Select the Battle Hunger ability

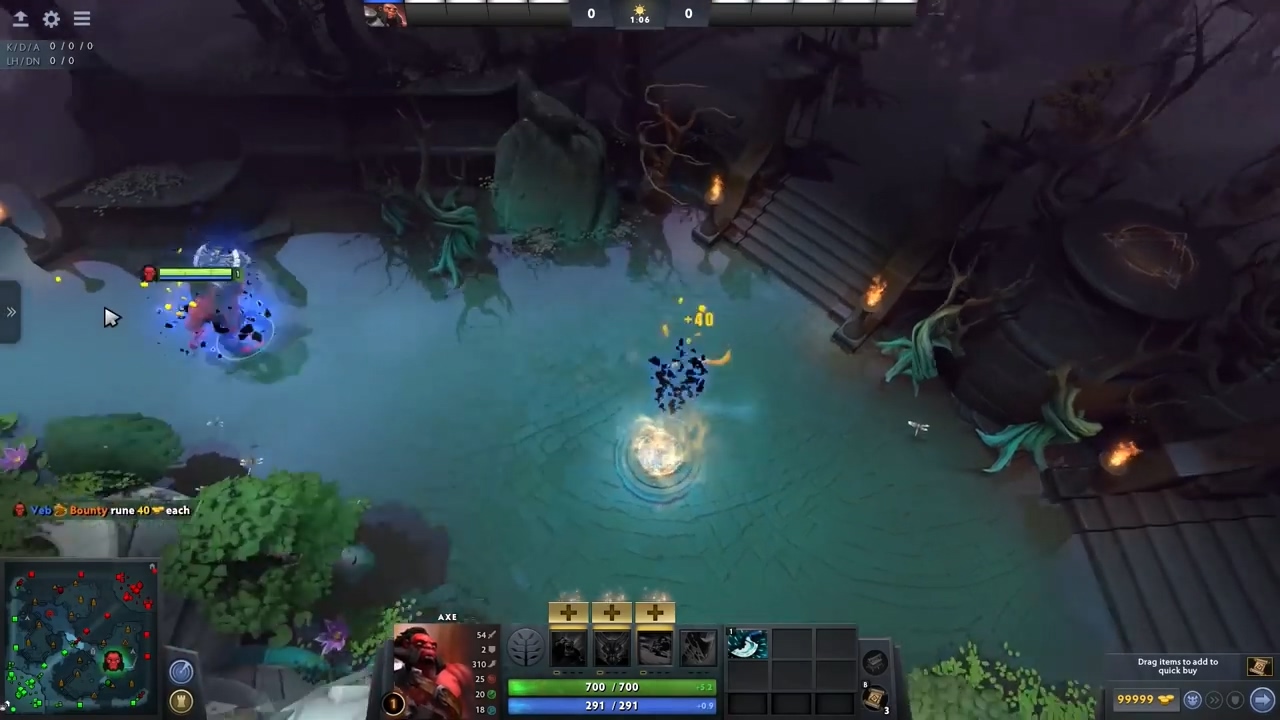pyautogui.click(x=612, y=648)
